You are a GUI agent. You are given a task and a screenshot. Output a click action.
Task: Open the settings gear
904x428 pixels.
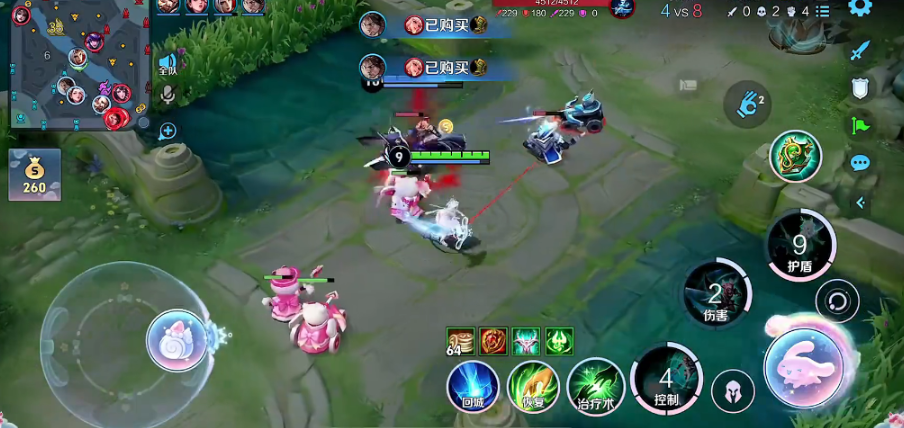tap(860, 8)
